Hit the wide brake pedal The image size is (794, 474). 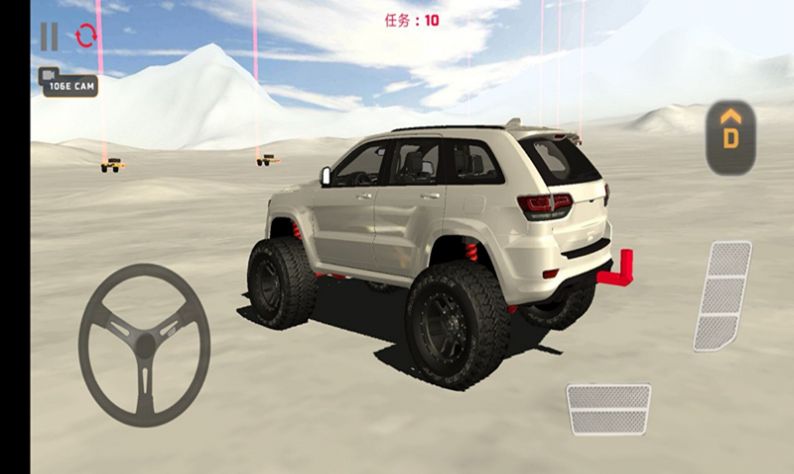tap(608, 408)
